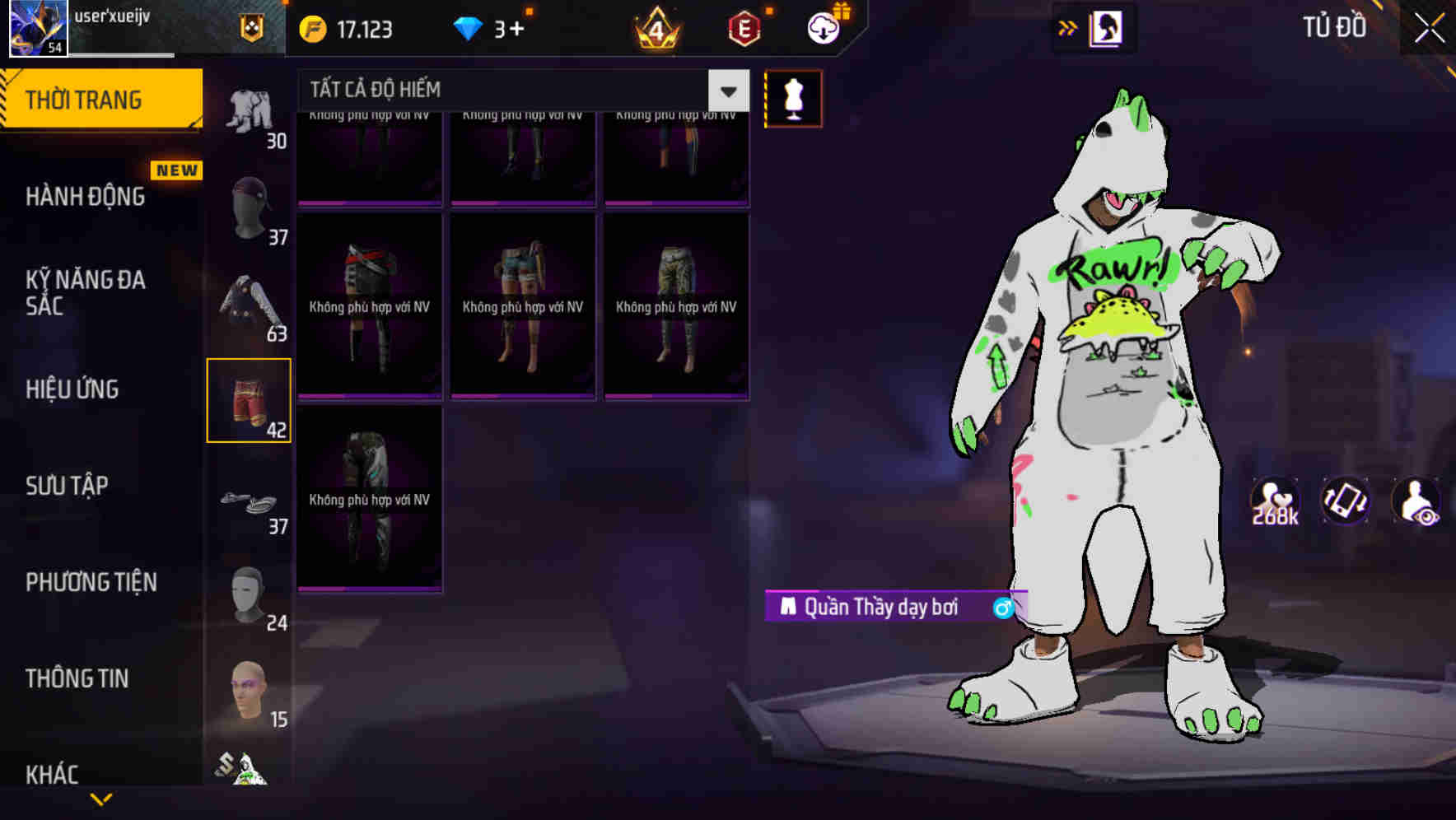The image size is (1456, 820).
Task: Expand the sidebar with the down chevron below KHÁC
Action: (101, 800)
